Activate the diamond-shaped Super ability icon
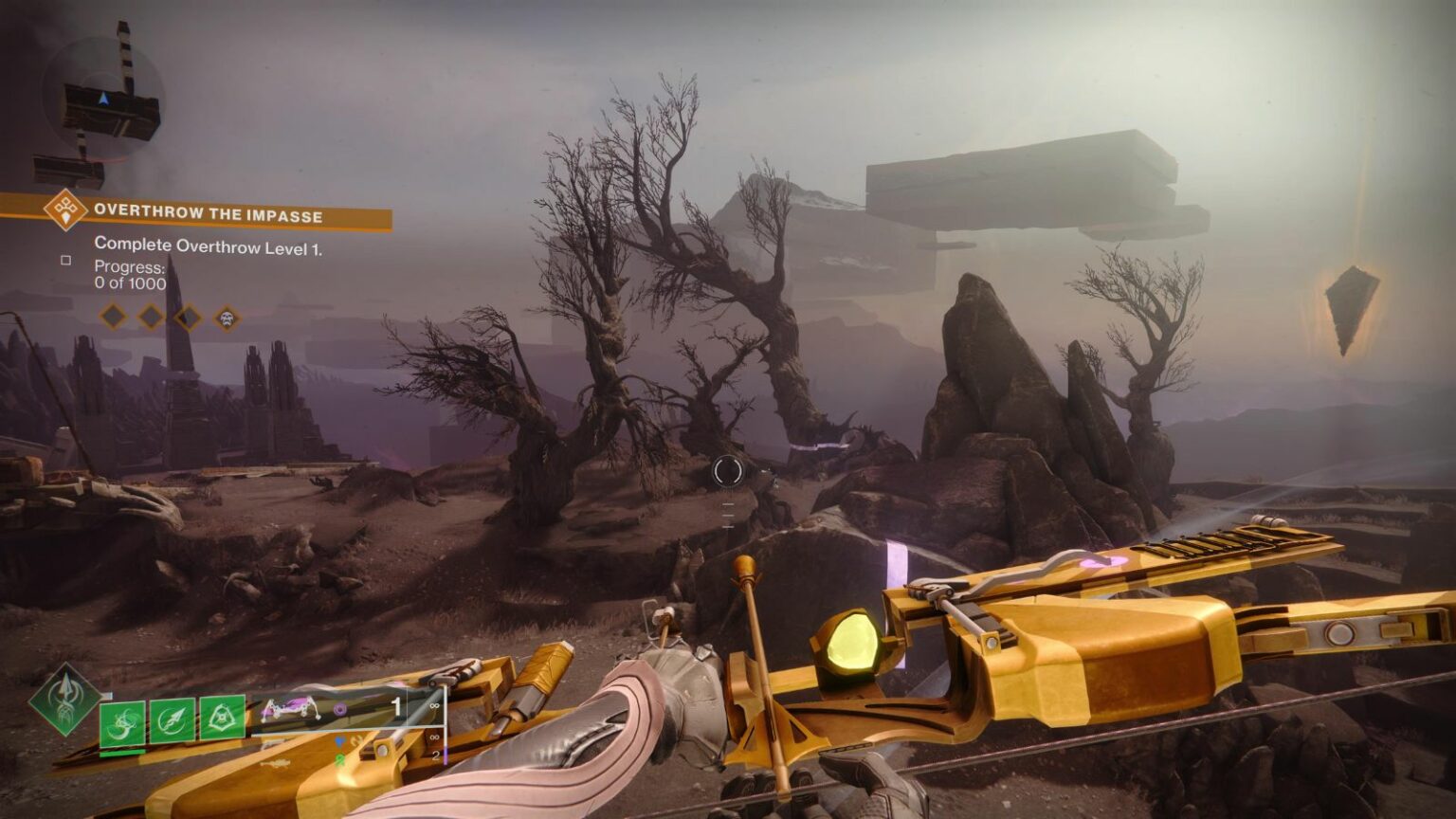Viewport: 1456px width, 819px height. [64, 700]
